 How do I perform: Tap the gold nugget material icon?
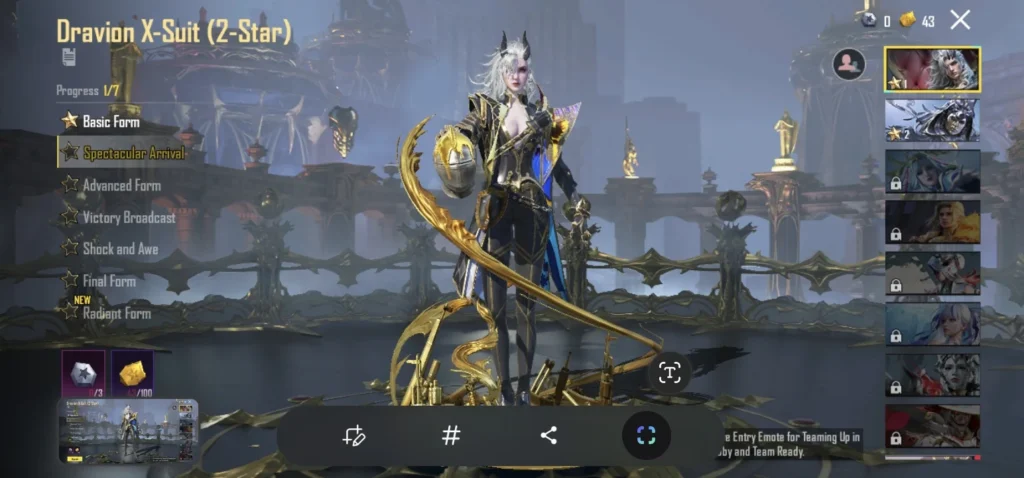click(x=131, y=371)
